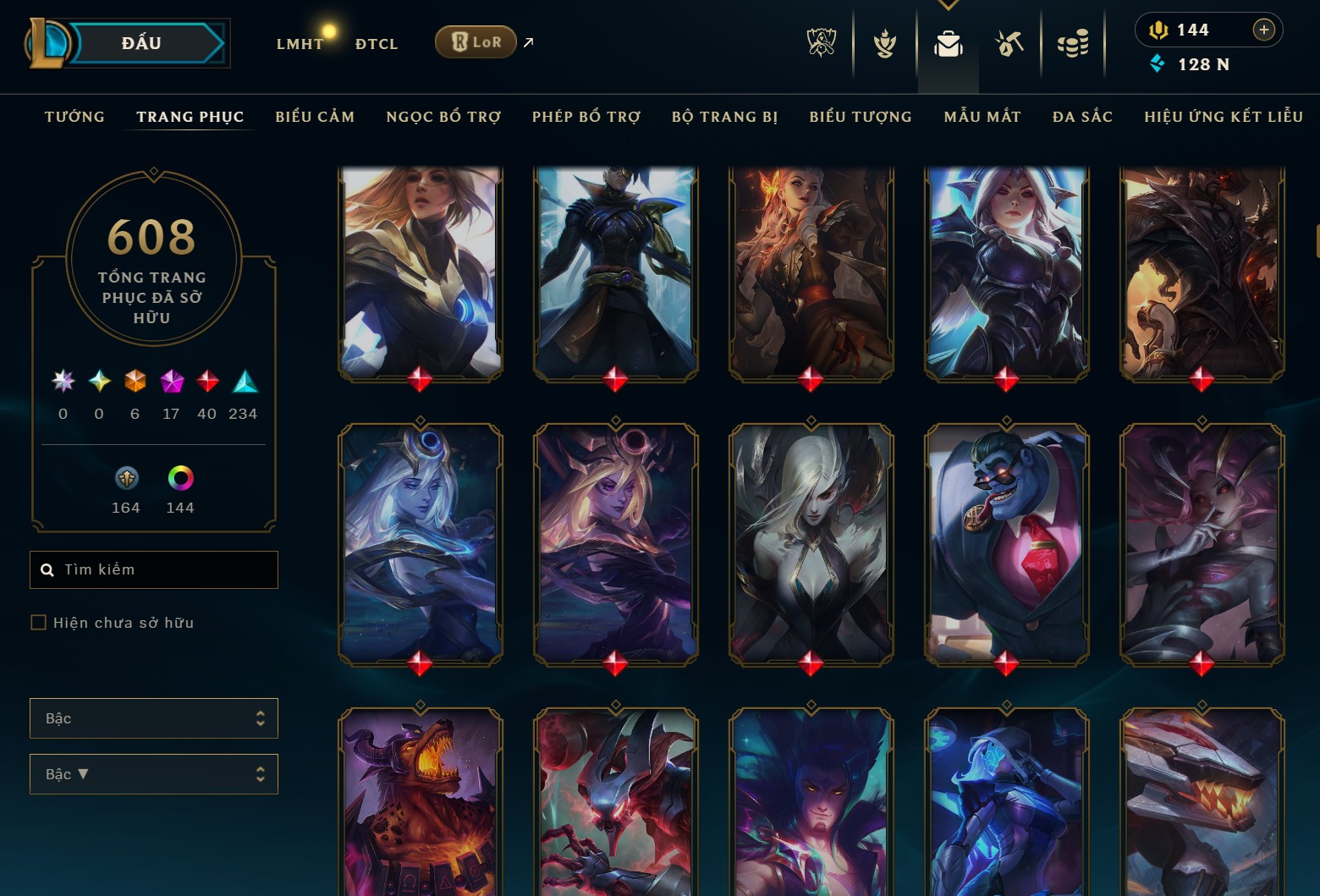
Task: Enable the "Hiện chưa sở hữu" checkbox
Action: click(x=39, y=622)
